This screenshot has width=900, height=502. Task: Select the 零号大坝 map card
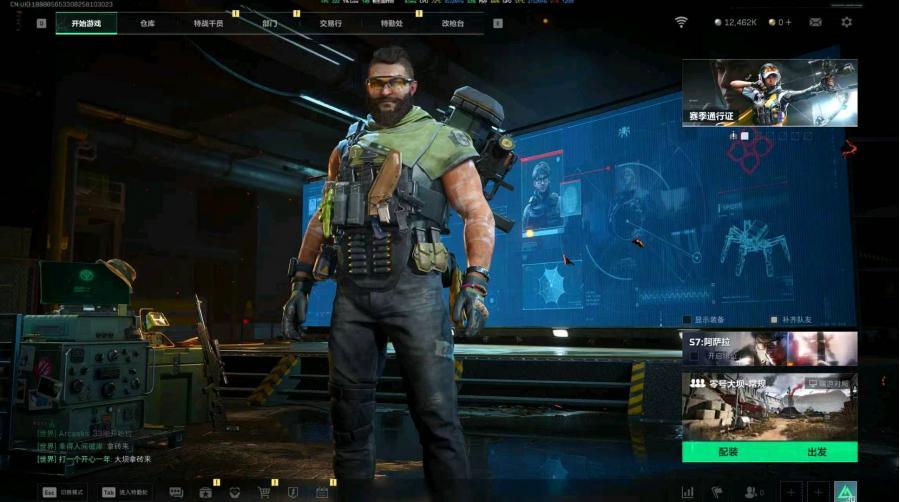pos(769,405)
